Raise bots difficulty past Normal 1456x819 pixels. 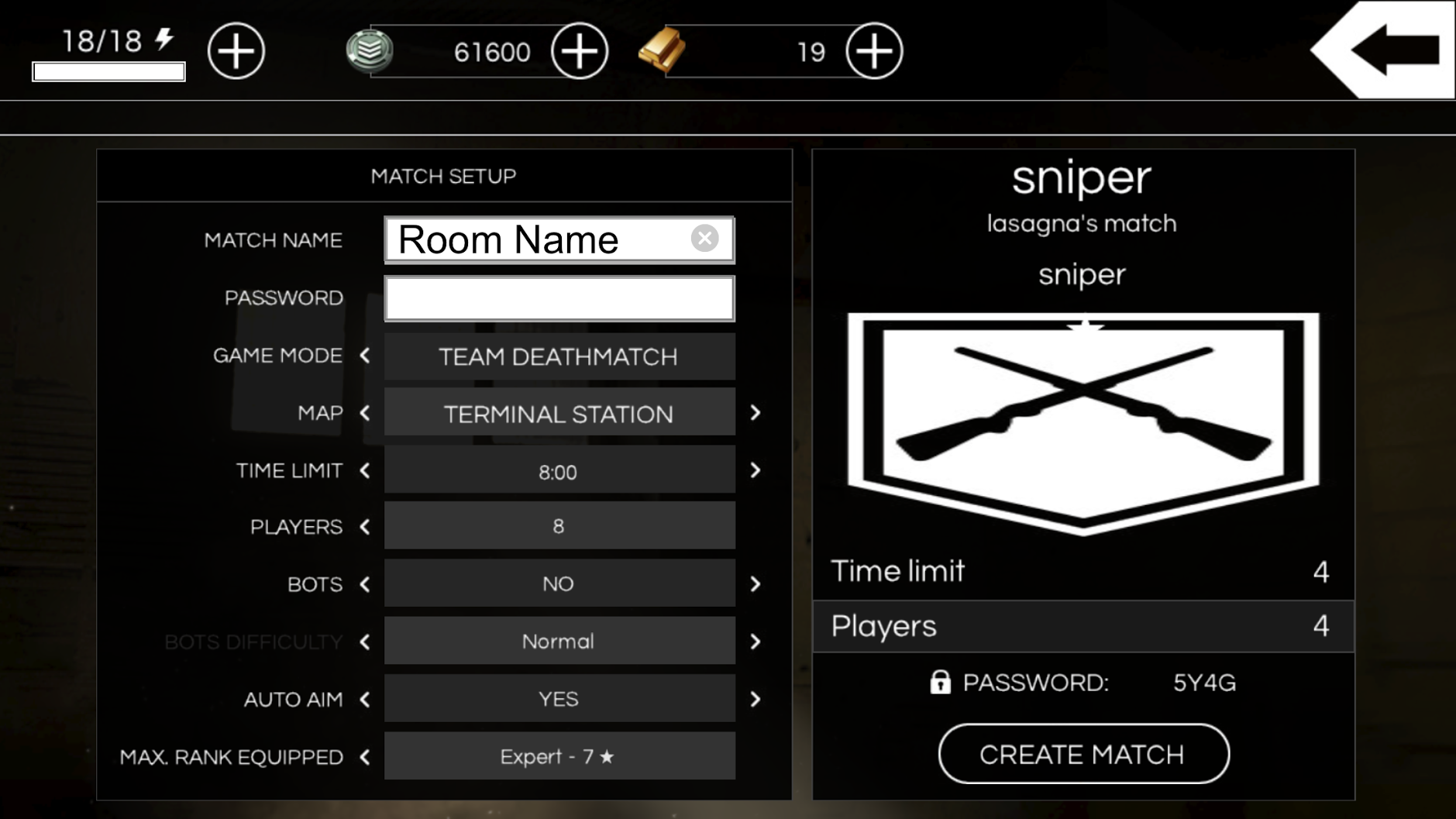point(756,642)
